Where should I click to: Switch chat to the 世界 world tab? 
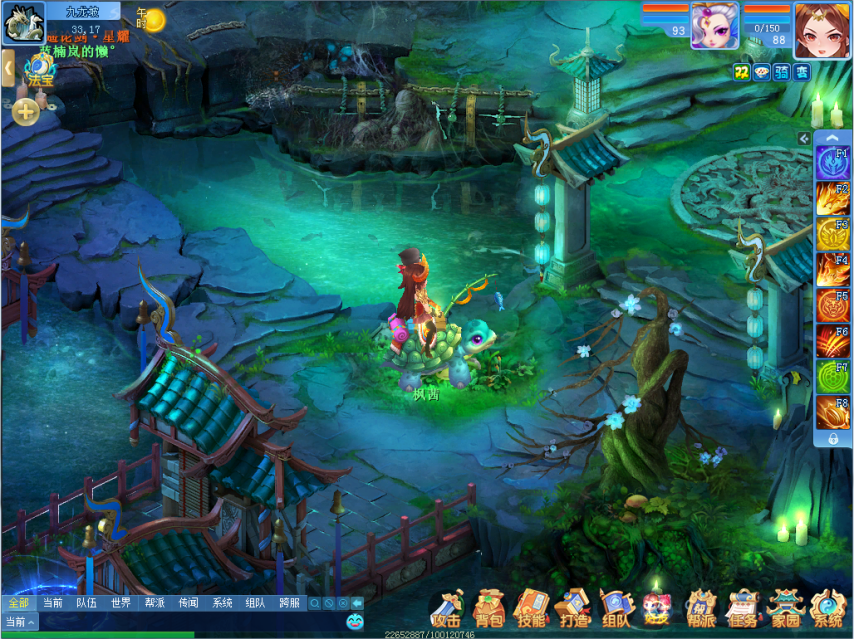click(x=121, y=603)
